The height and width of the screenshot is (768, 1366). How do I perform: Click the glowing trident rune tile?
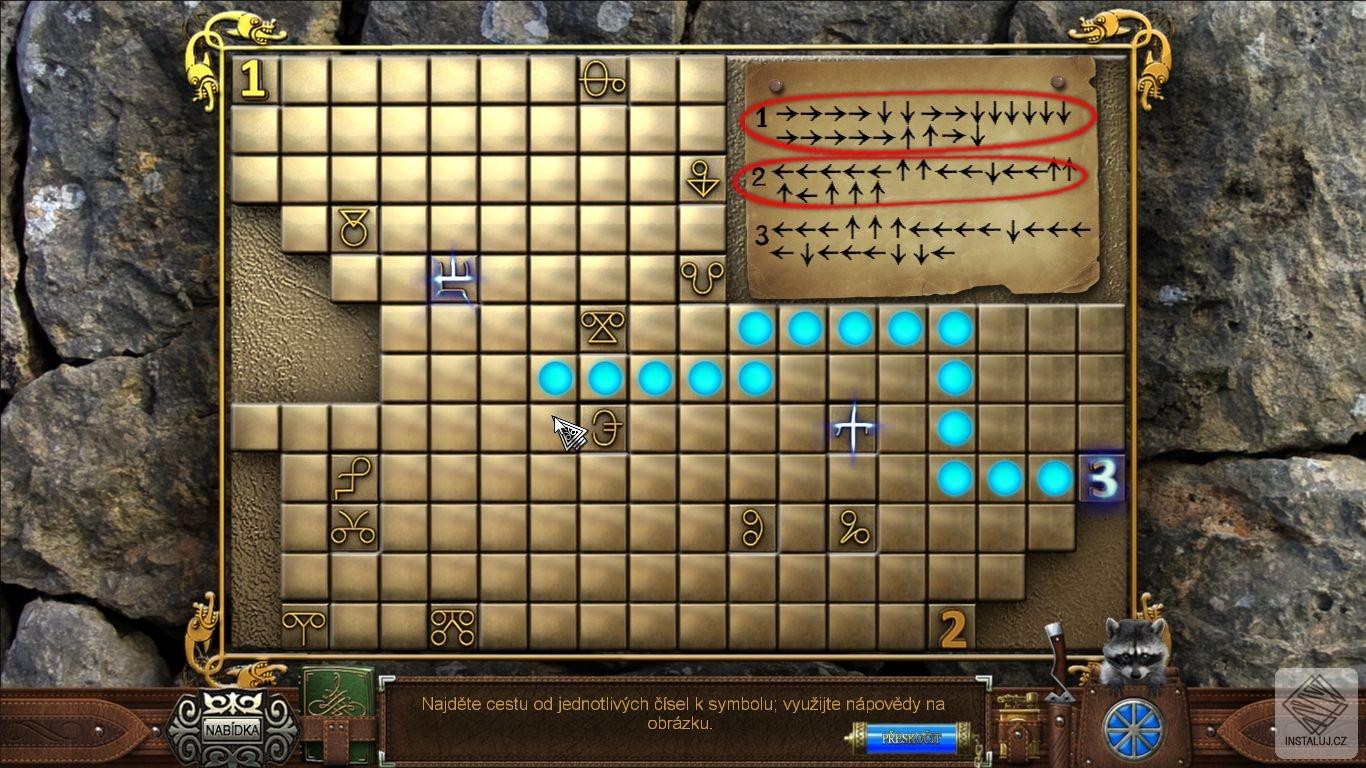coord(454,279)
